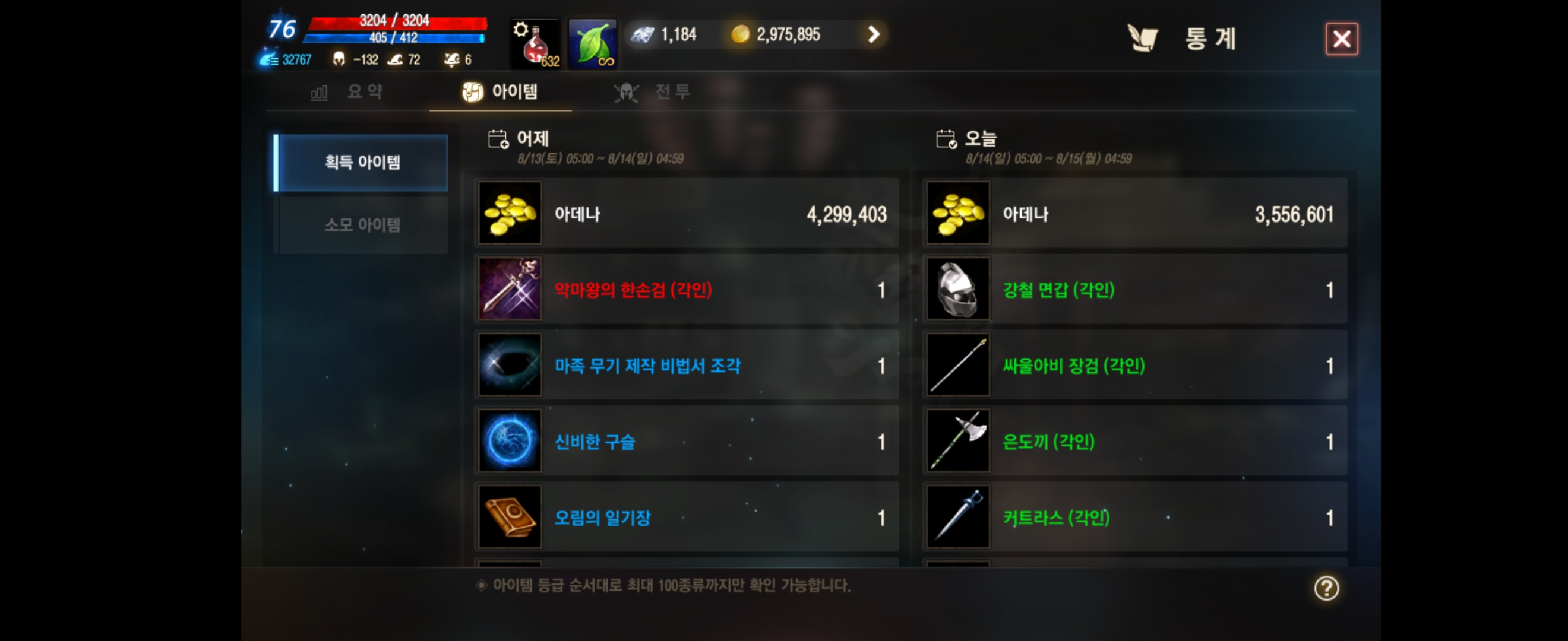
Task: Click the 신비한 구슬 blue orb icon
Action: pos(510,442)
